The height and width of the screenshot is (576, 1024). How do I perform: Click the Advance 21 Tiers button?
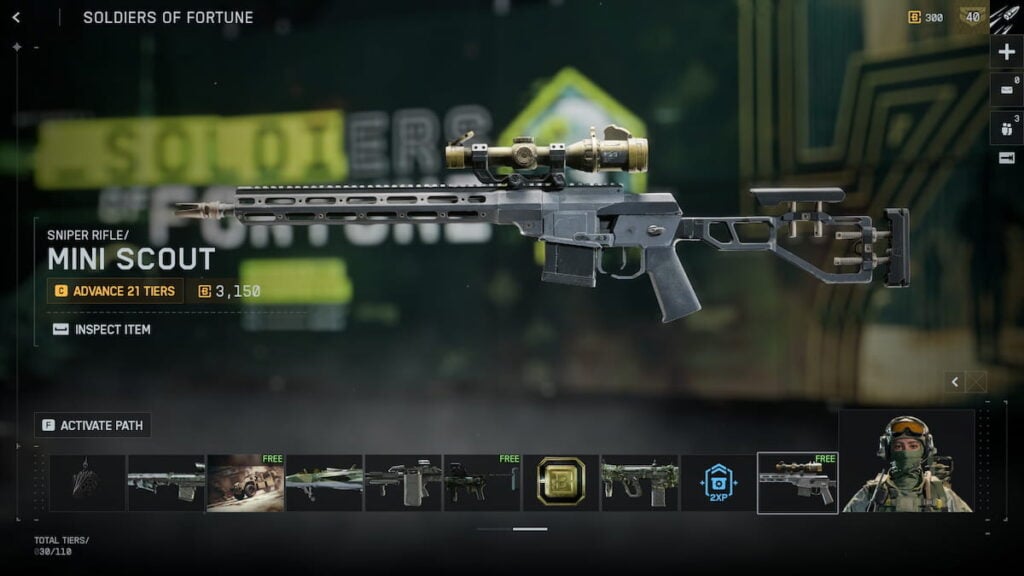[115, 291]
